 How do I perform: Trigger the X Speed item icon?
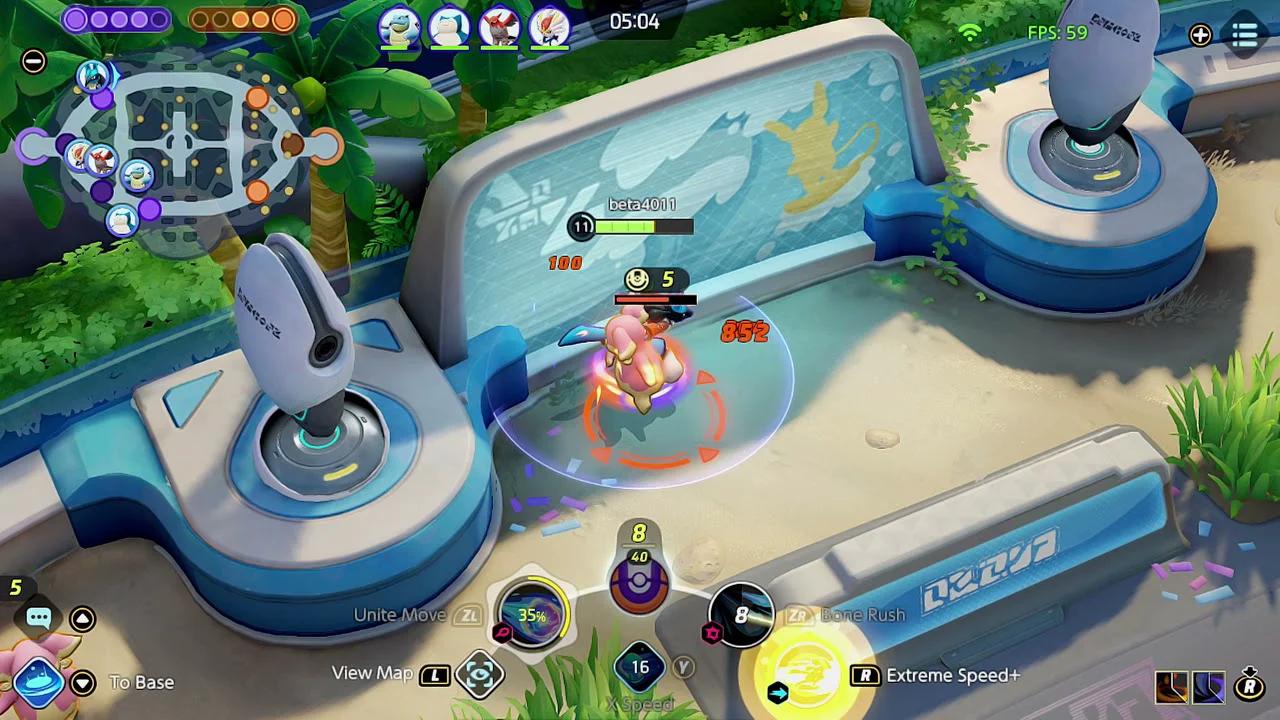[640, 665]
